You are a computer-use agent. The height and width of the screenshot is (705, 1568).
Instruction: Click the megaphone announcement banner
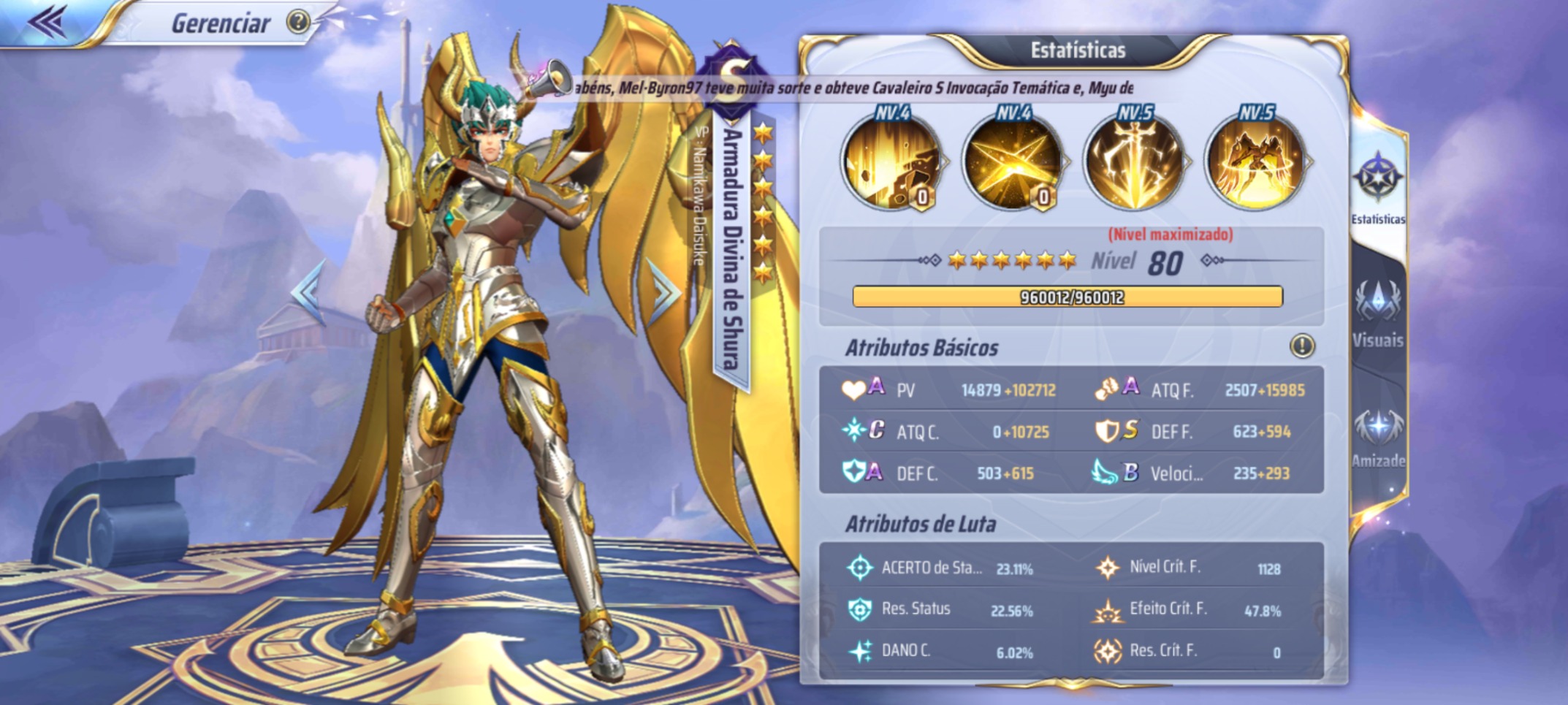point(840,88)
